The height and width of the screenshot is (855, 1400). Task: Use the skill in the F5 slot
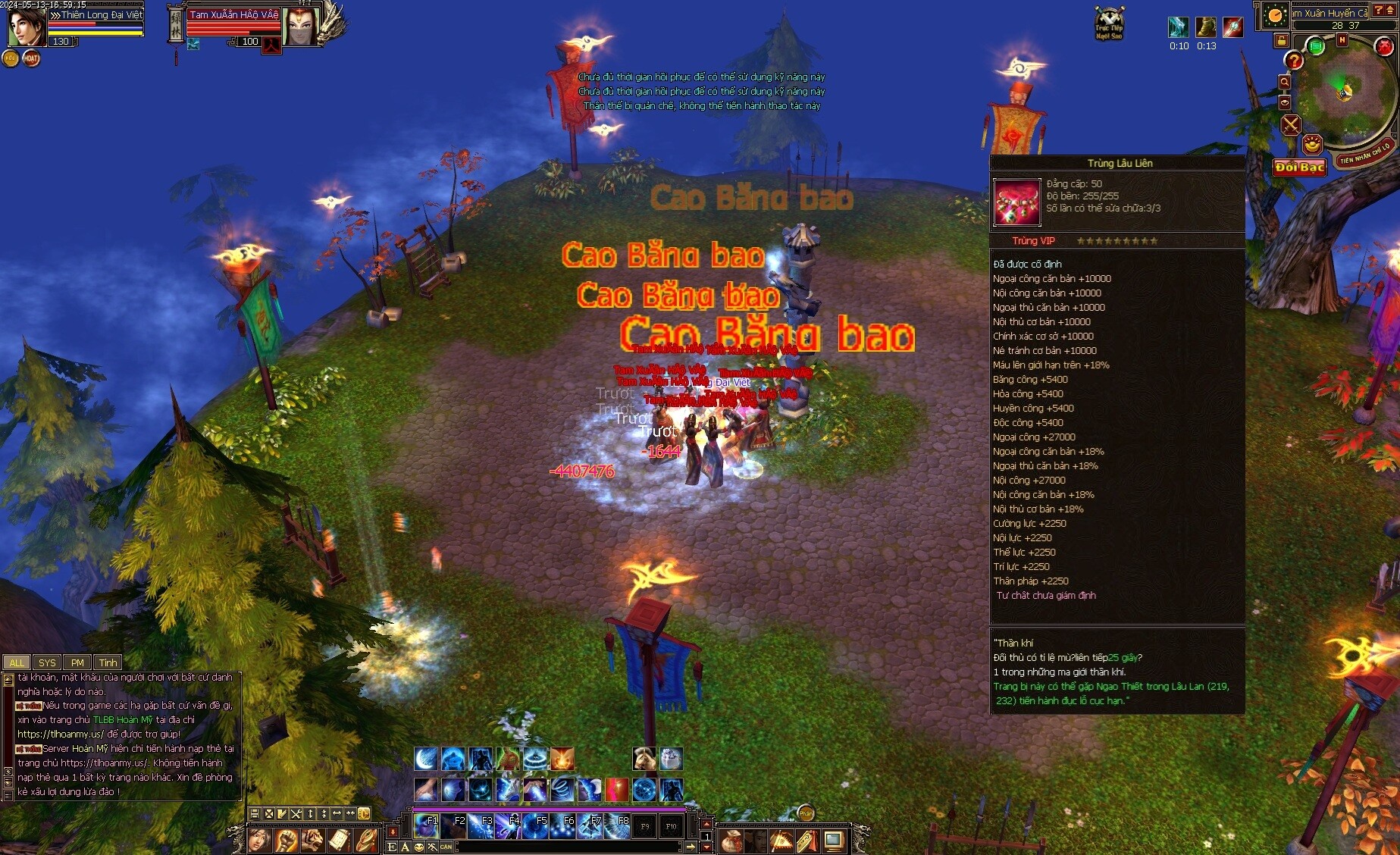(536, 826)
